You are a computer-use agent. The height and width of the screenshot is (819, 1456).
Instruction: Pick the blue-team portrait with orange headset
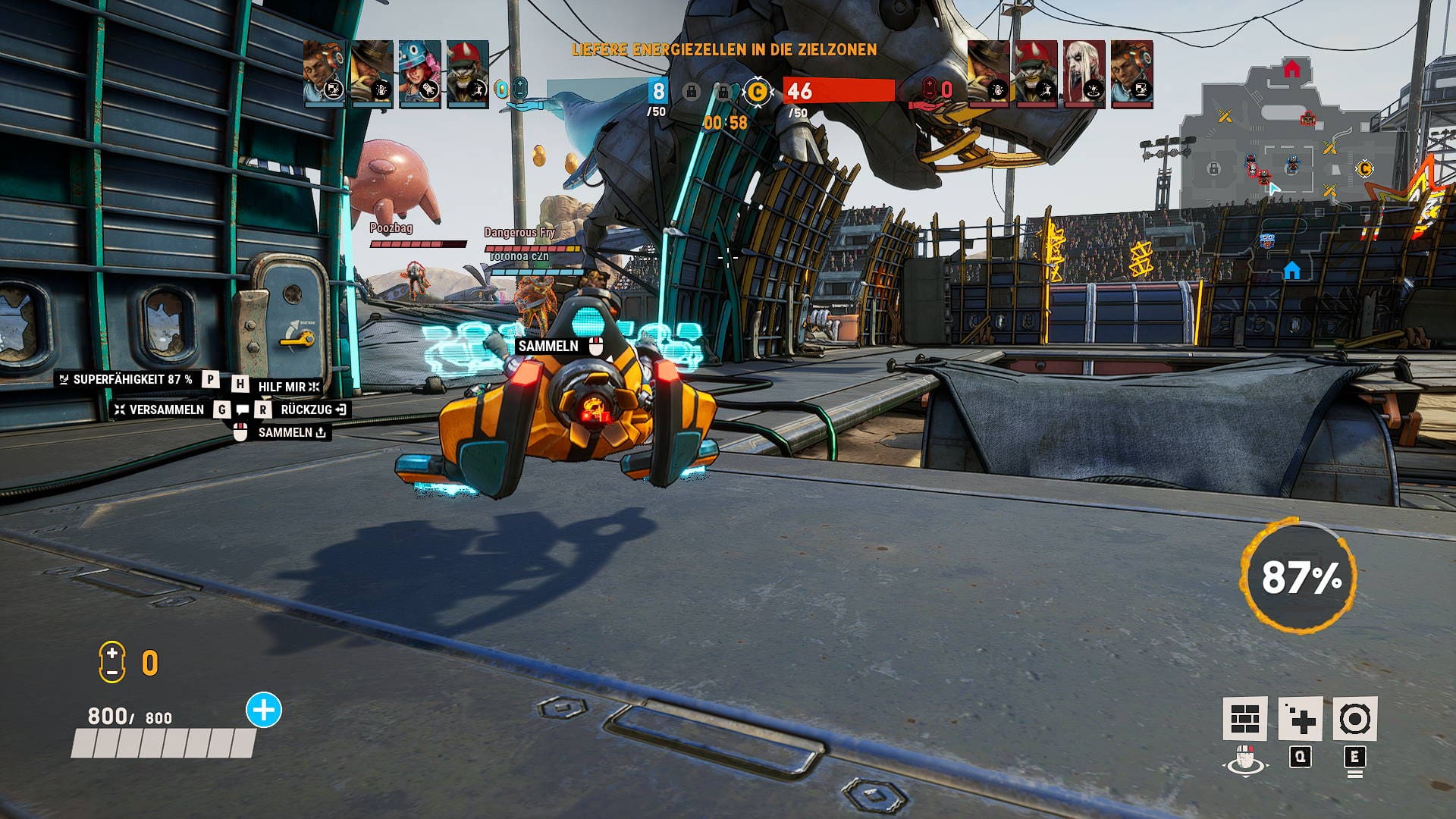point(325,74)
